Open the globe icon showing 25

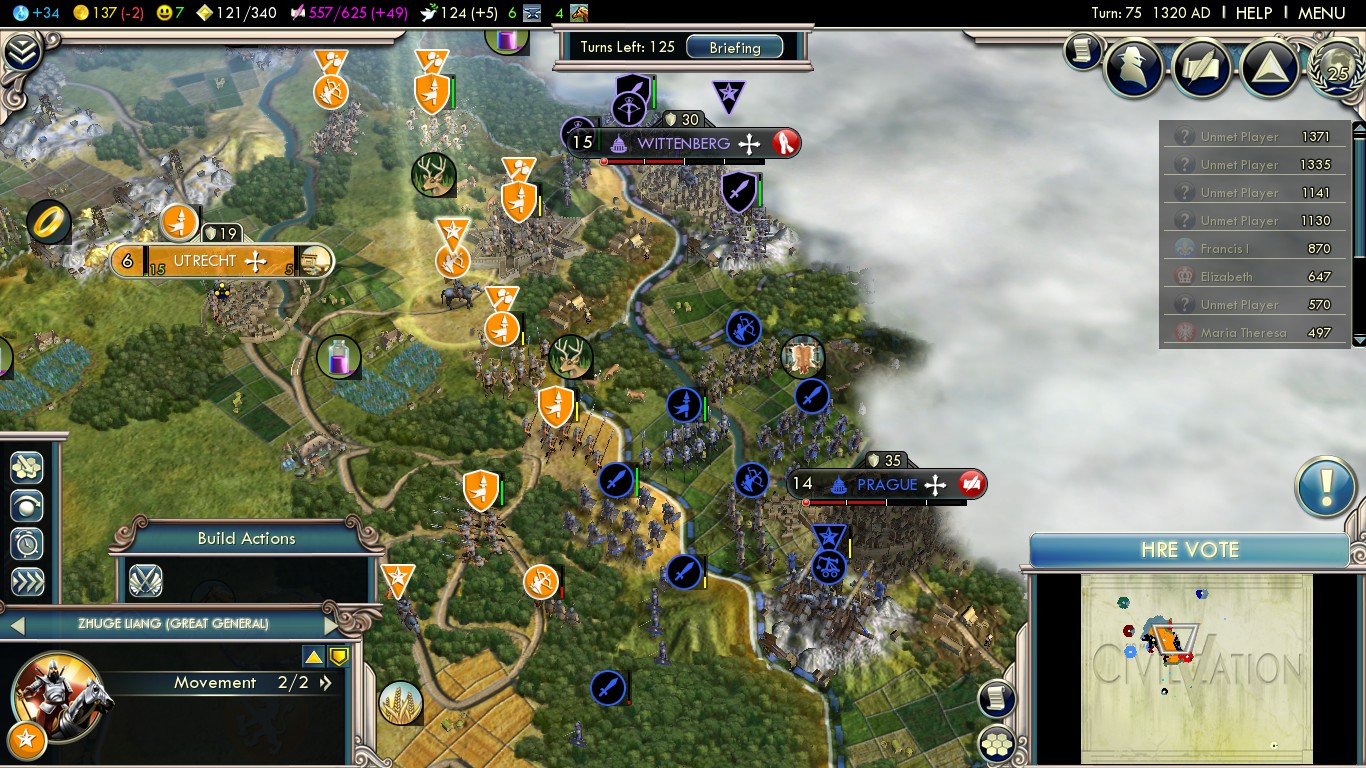[1337, 67]
